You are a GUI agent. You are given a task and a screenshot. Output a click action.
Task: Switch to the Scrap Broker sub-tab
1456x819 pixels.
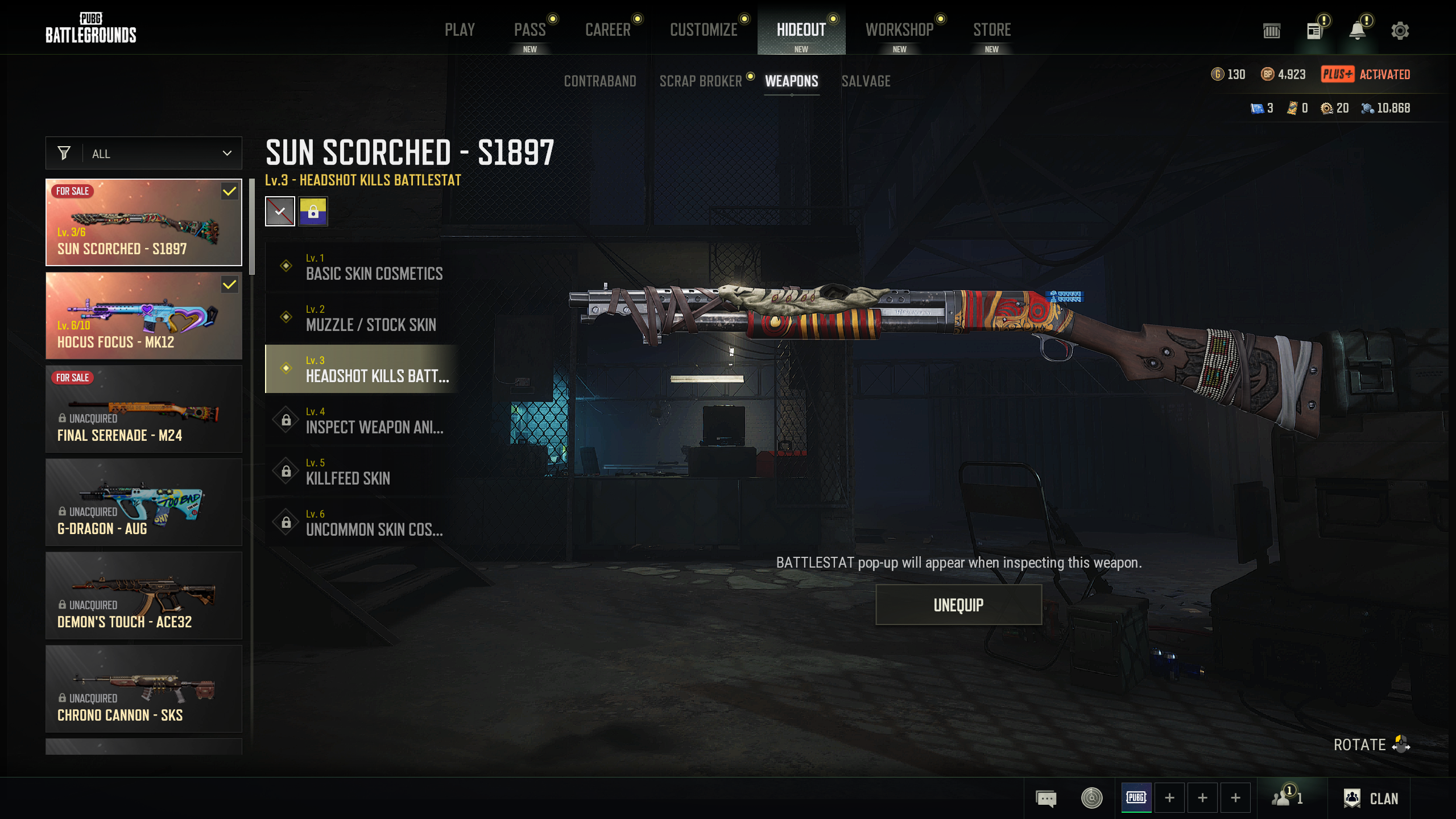click(700, 81)
